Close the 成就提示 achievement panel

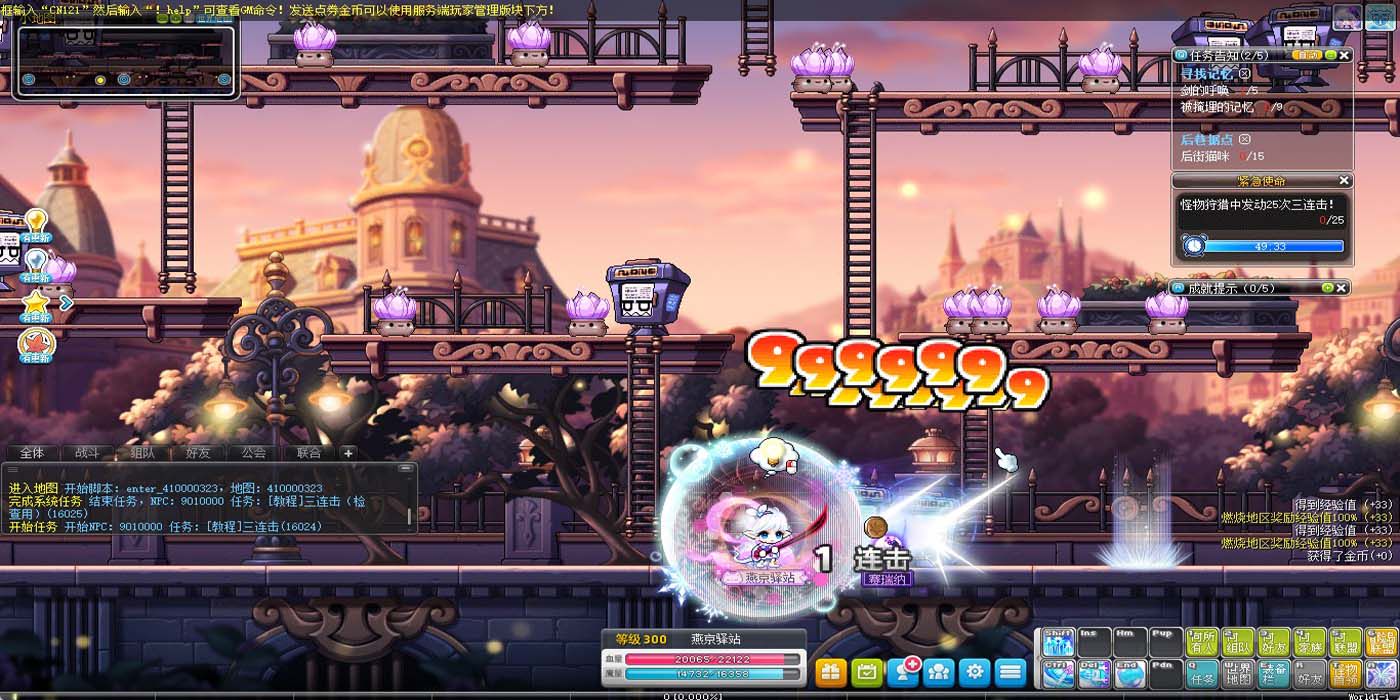[x=1343, y=288]
